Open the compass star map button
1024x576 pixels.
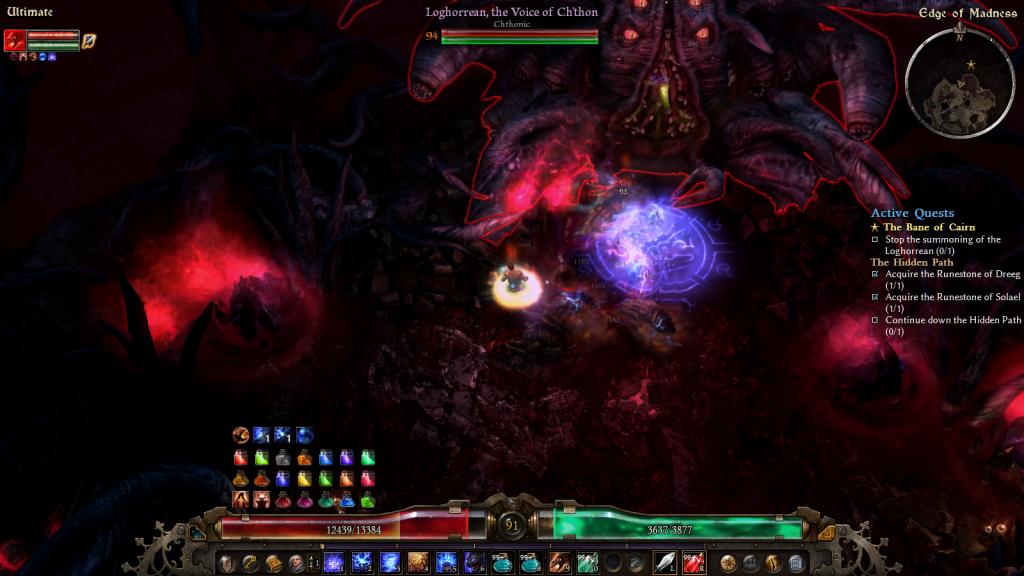point(728,562)
